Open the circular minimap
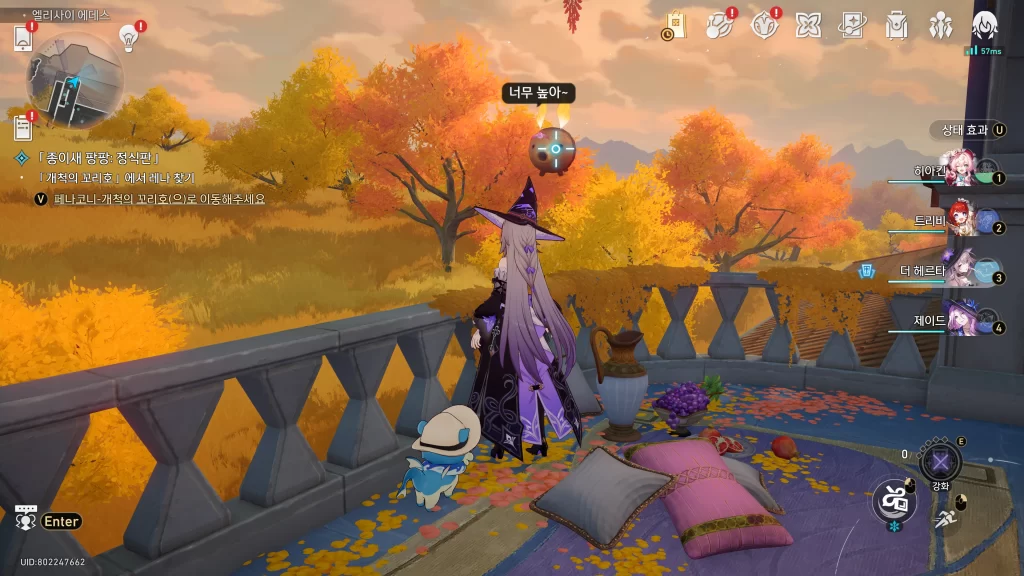 click(x=74, y=80)
